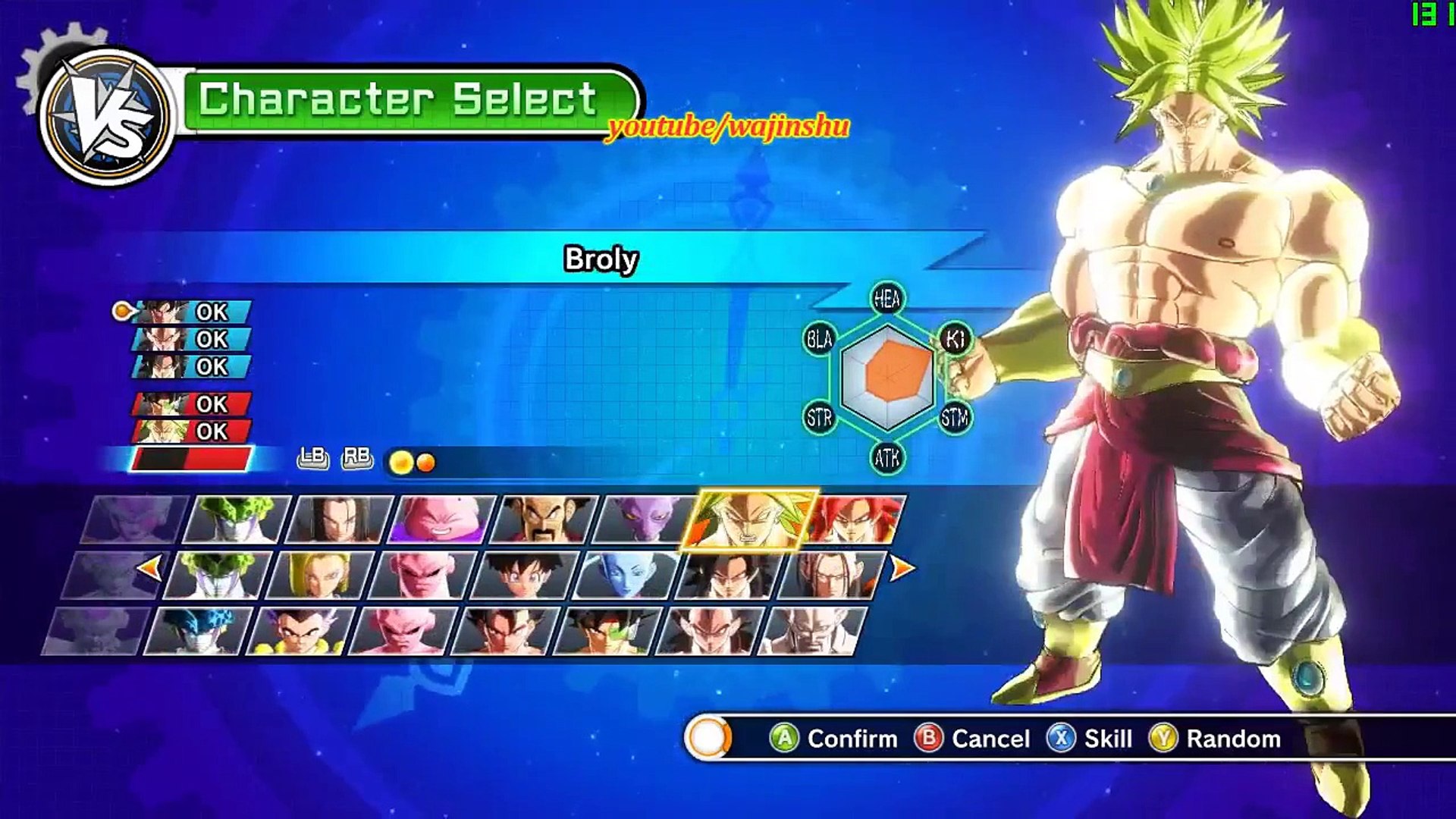Pick blonde Android 18 portrait

320,576
